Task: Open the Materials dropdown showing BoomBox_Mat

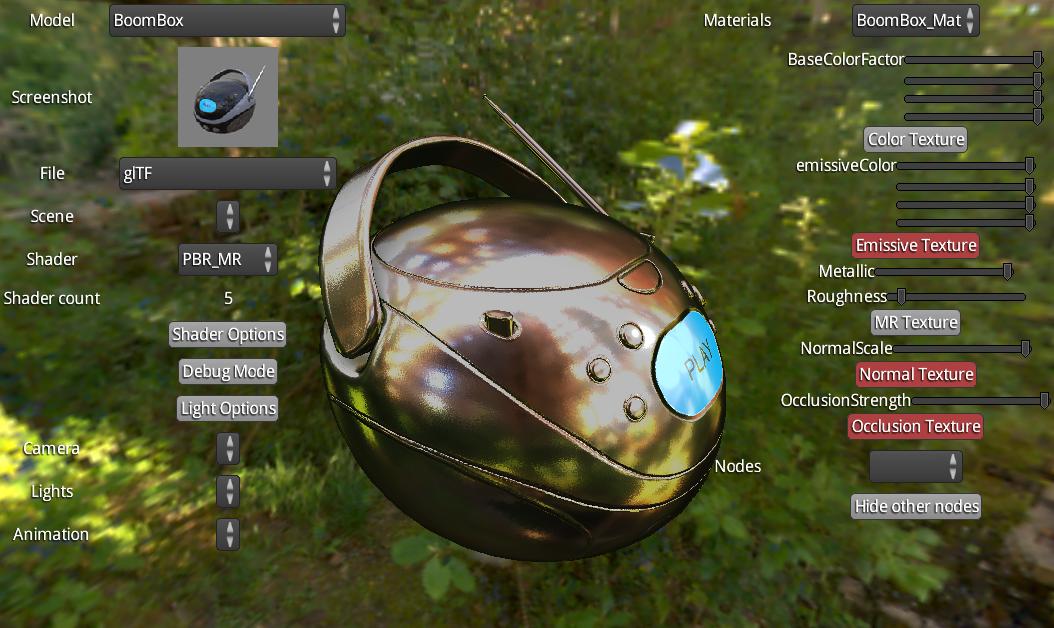Action: point(915,20)
